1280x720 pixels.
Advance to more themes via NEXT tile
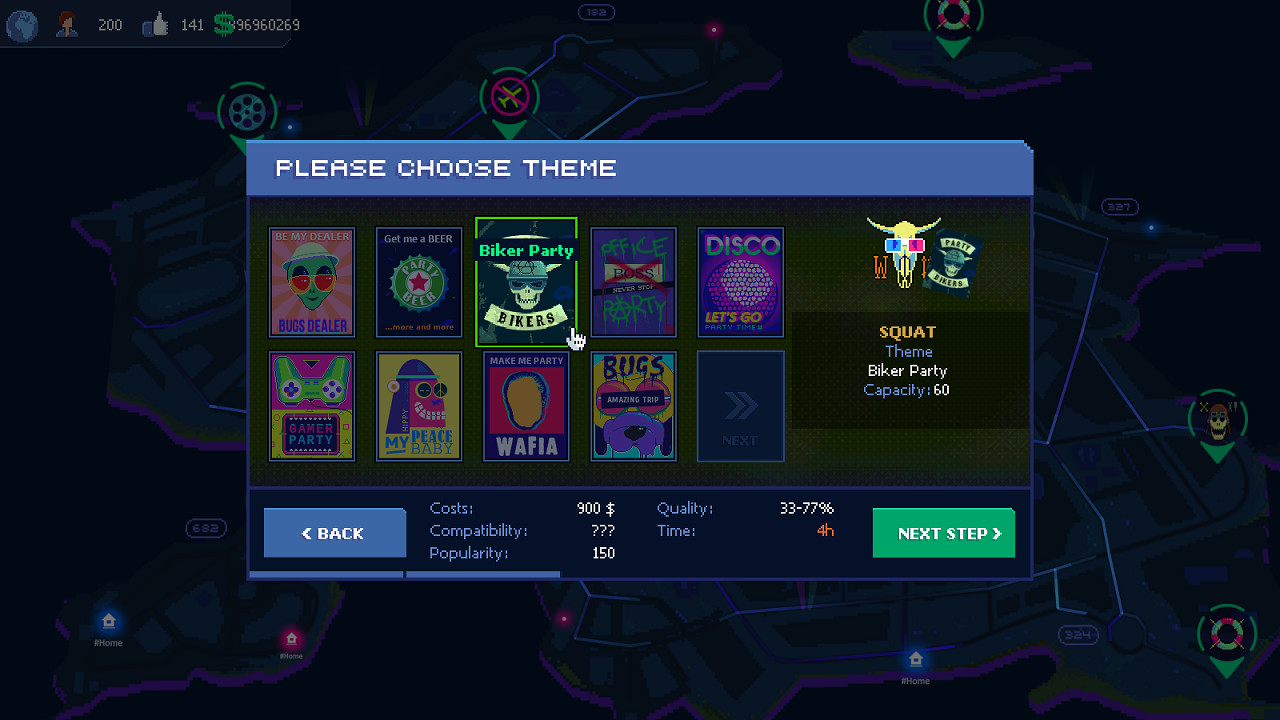click(740, 406)
